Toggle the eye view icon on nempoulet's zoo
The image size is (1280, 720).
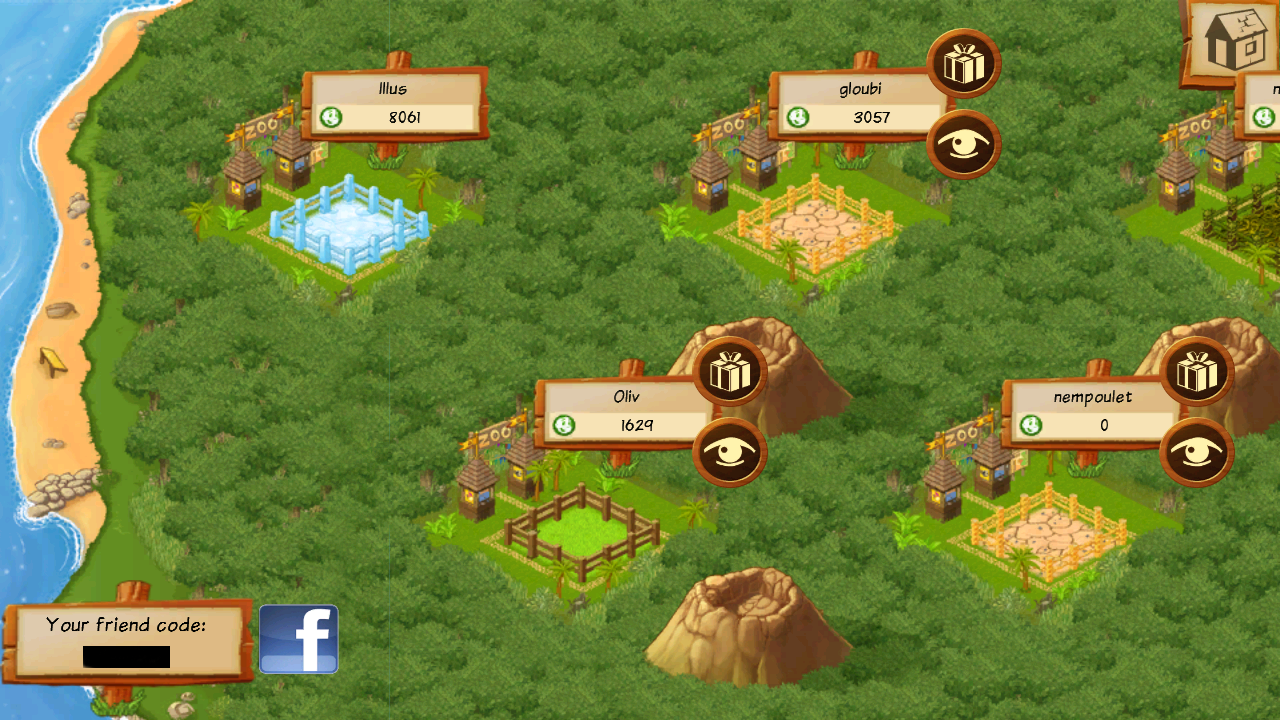pos(1197,452)
